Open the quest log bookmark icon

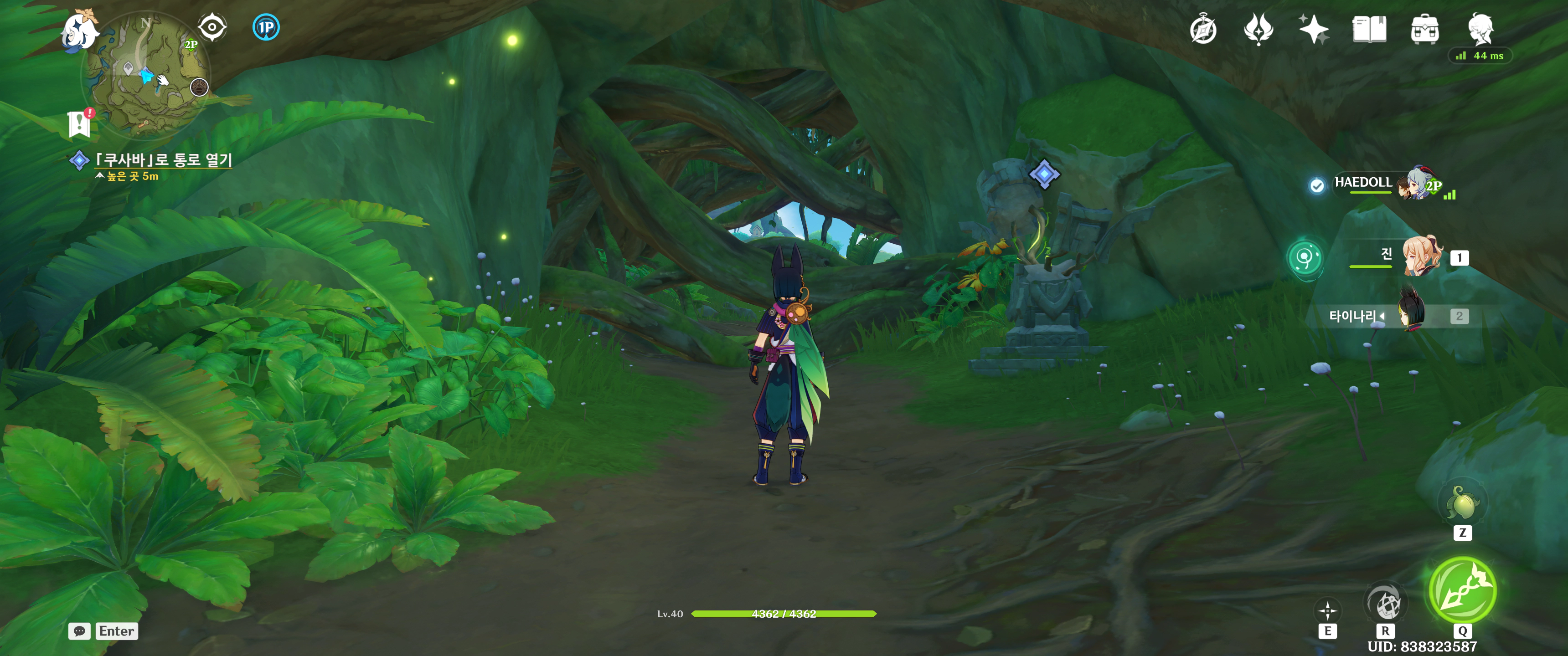[x=80, y=123]
